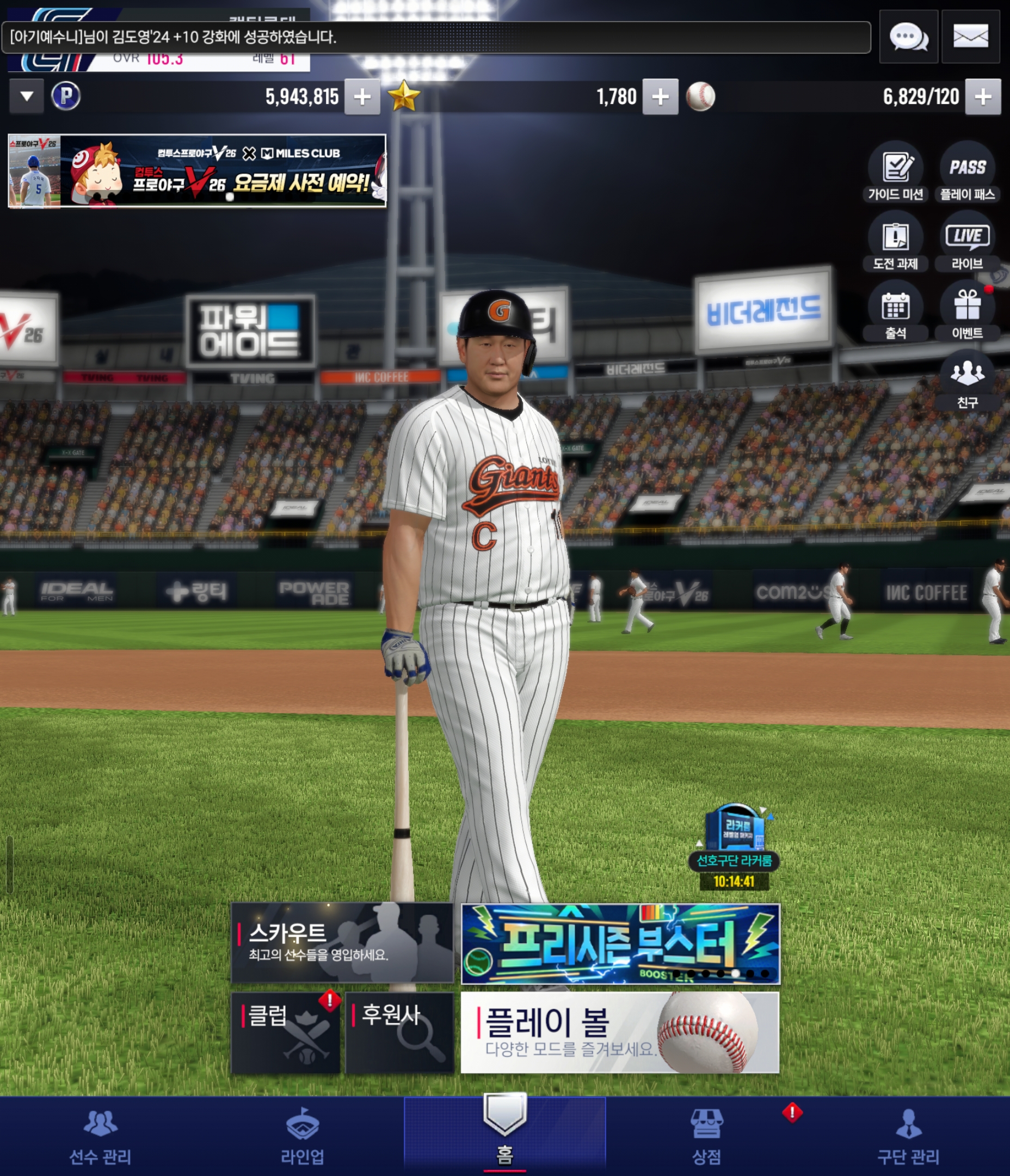Select 플레이 볼 to play ball
The height and width of the screenshot is (1176, 1010).
(620, 1032)
